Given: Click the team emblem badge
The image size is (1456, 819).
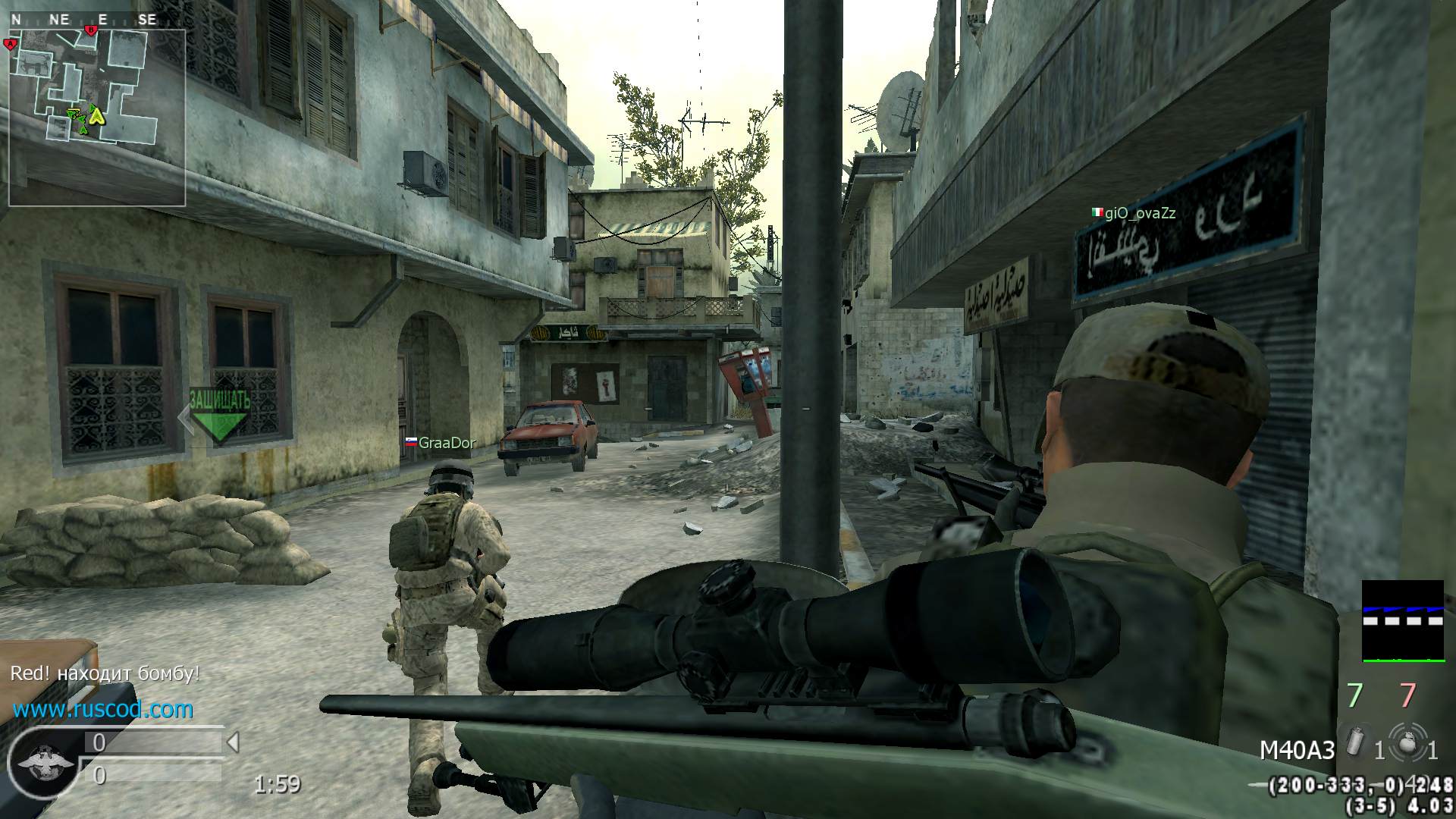Looking at the screenshot, I should [x=45, y=761].
